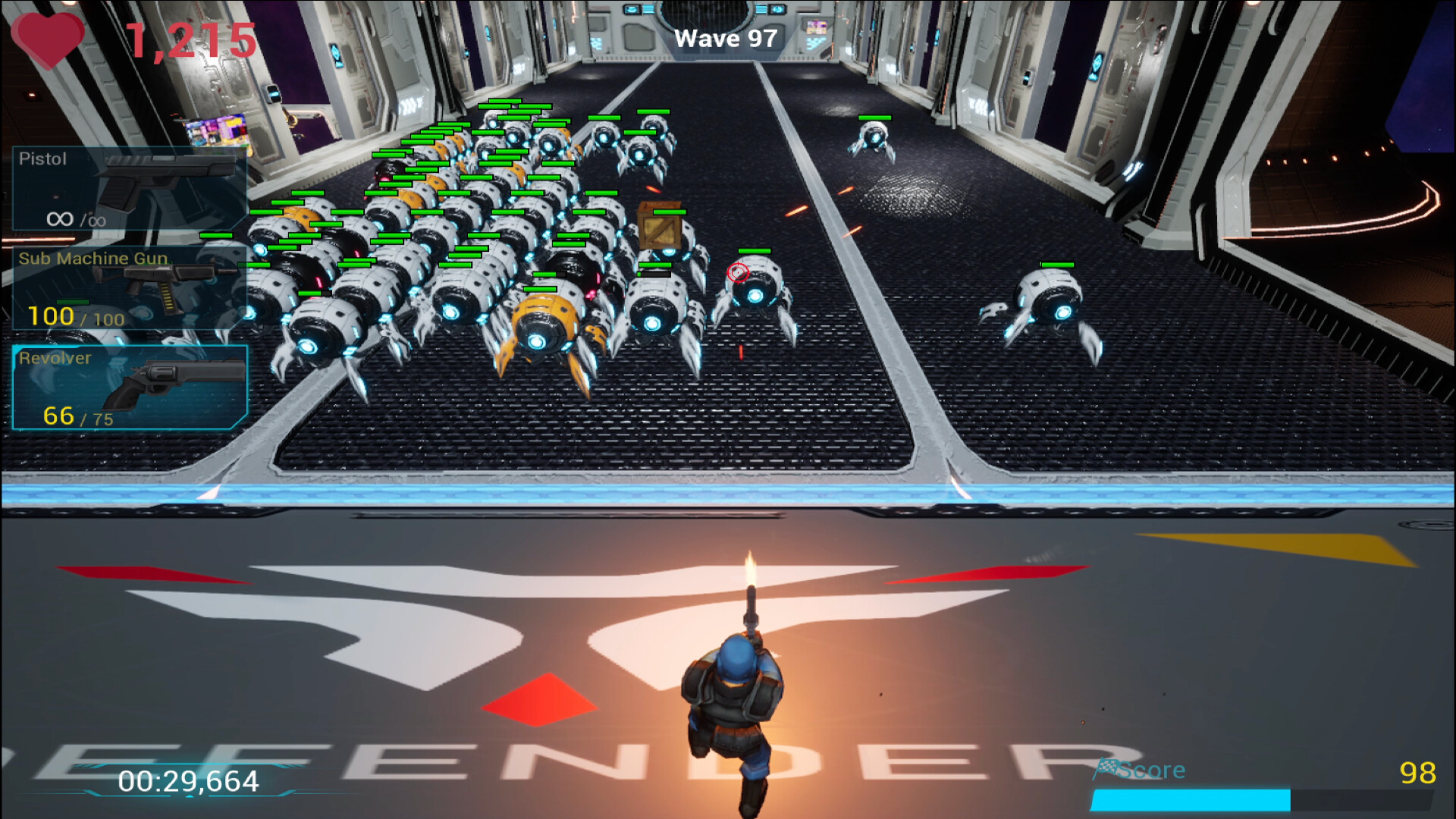1456x819 pixels.
Task: Expand the Sub Machine Gun panel
Action: 129,288
